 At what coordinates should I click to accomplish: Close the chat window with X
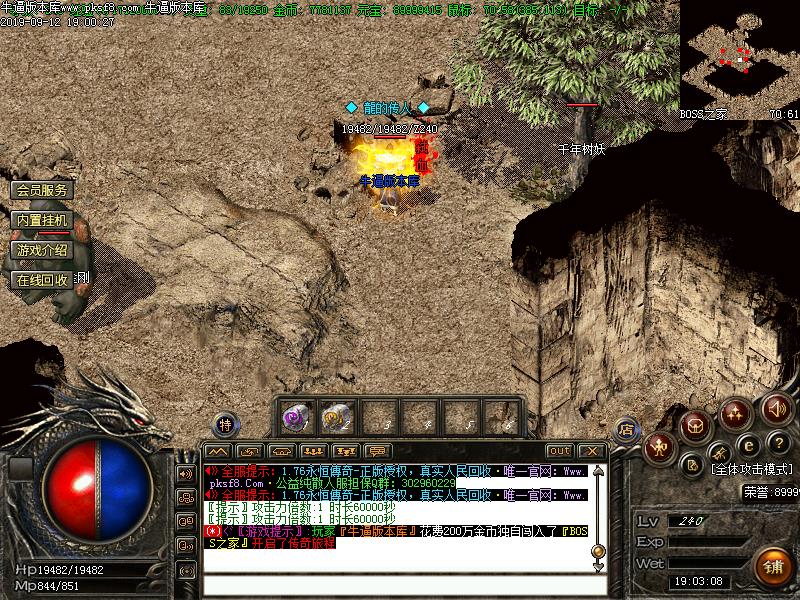[x=592, y=451]
